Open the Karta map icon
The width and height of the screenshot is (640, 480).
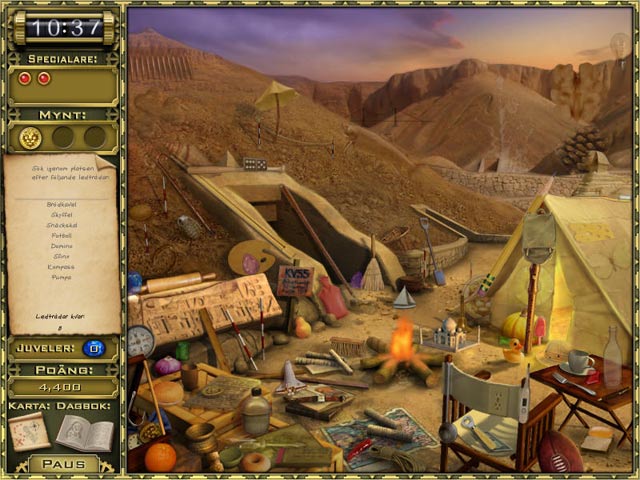[29, 432]
